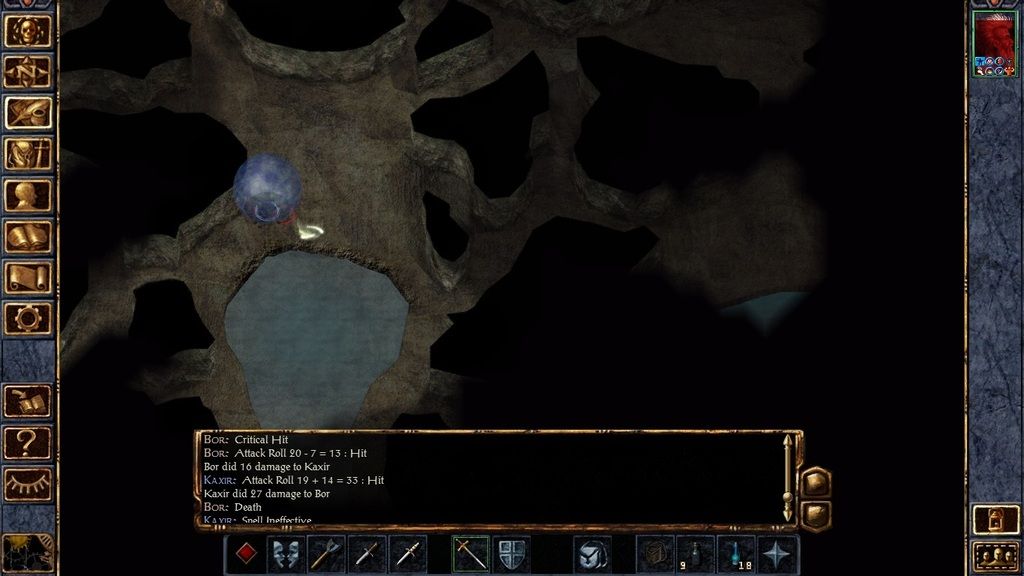The width and height of the screenshot is (1024, 576).
Task: Open the area map button
Action: [28, 71]
